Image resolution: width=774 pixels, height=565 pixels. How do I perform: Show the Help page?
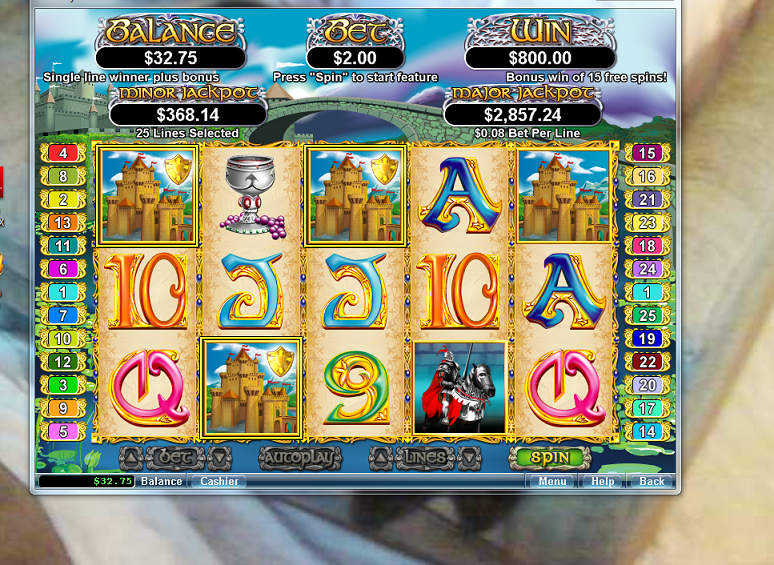click(602, 481)
